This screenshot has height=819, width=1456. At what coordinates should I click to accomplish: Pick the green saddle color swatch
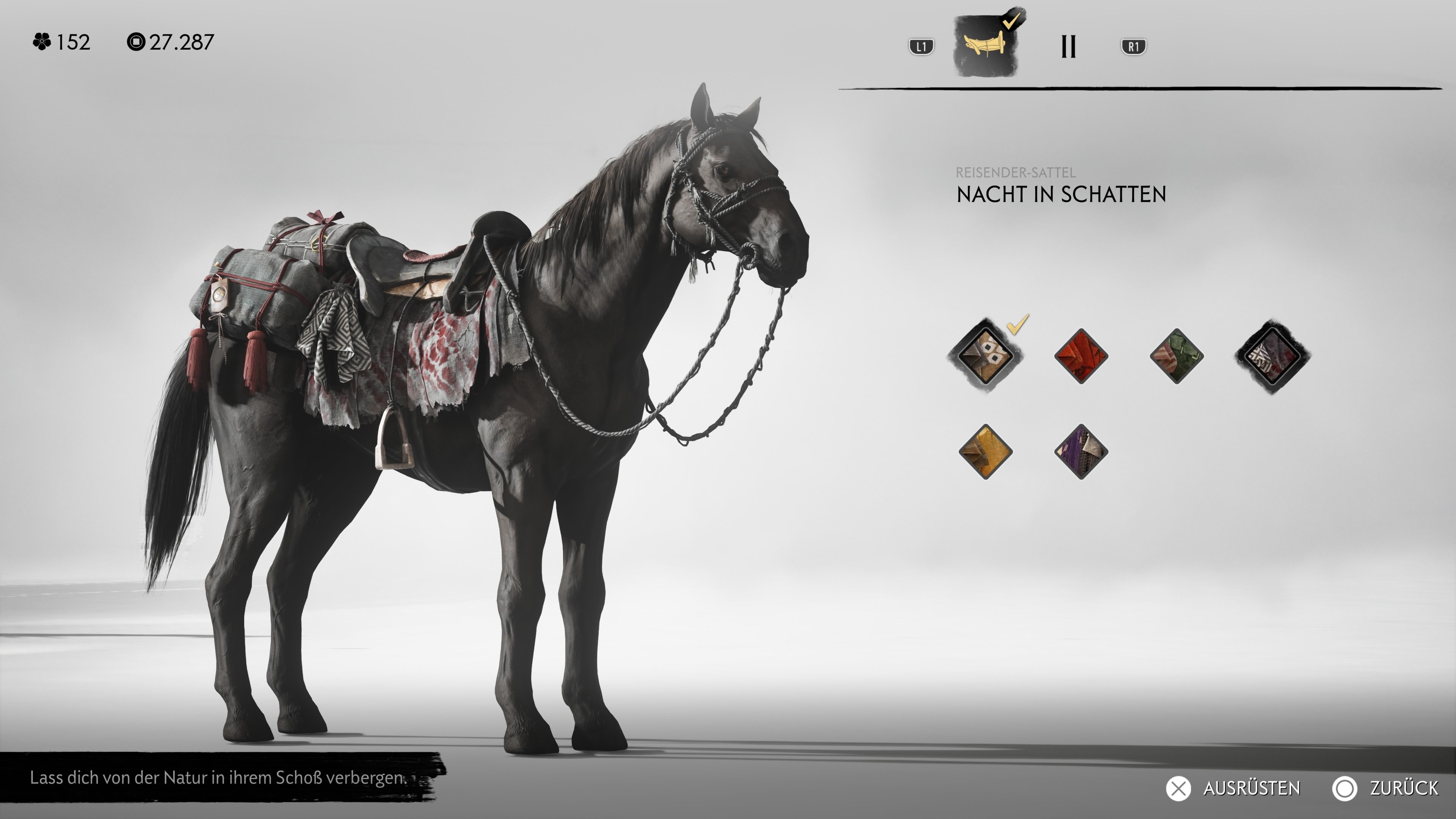(x=1176, y=356)
